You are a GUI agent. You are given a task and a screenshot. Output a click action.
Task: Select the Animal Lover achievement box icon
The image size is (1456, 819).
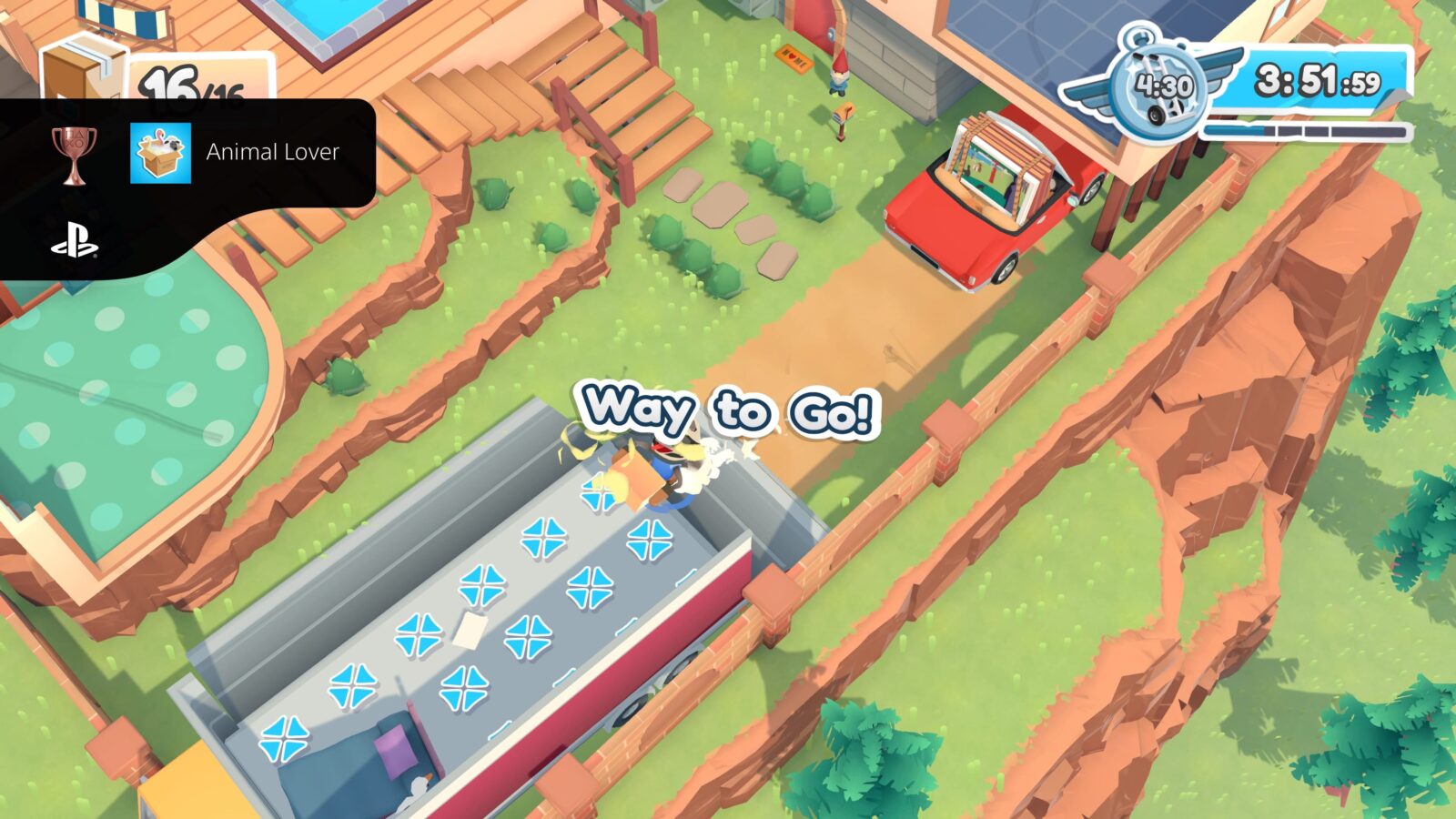(x=160, y=153)
